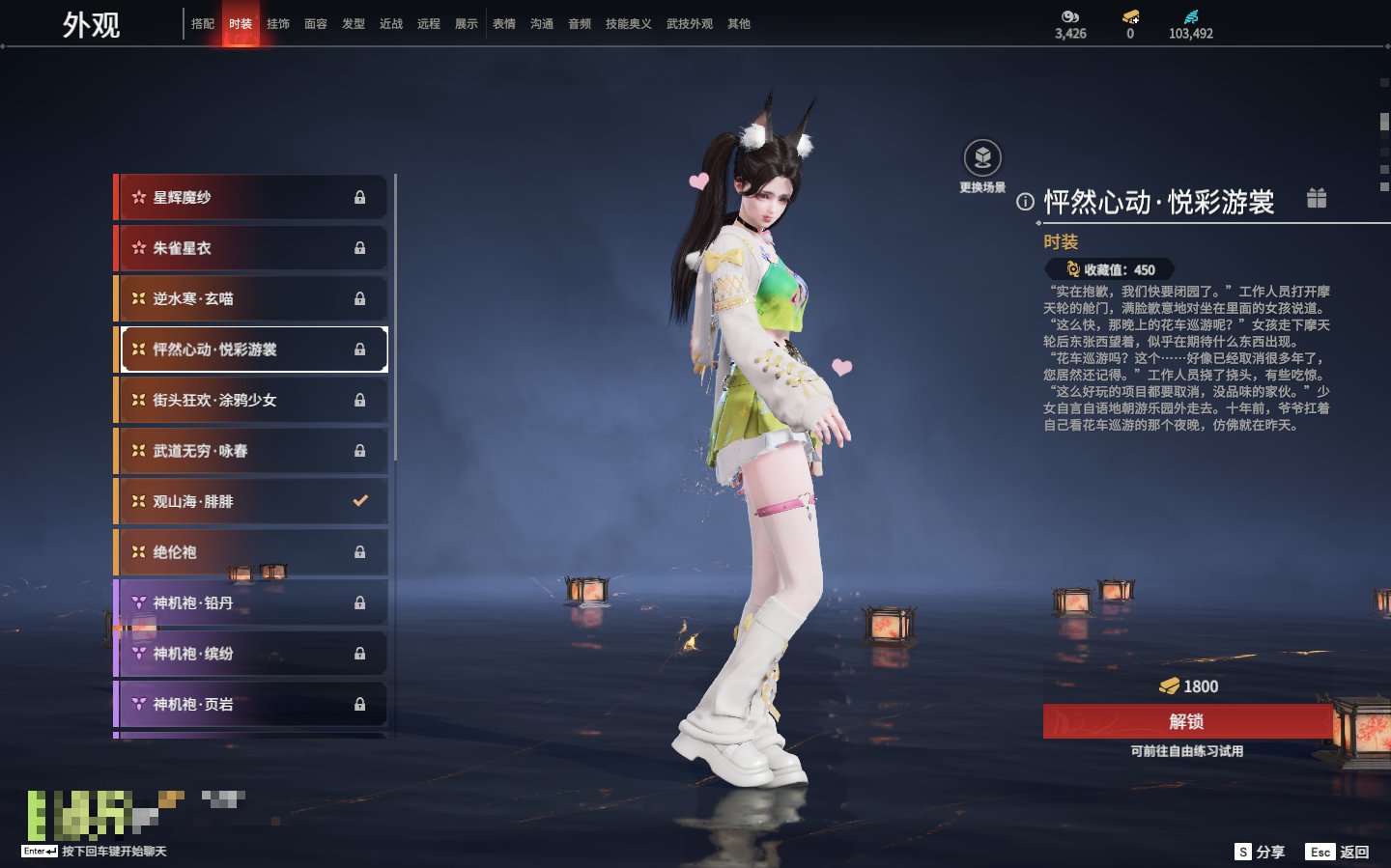Select the 星辉魔纱 outfit
1391x868 pixels.
click(251, 197)
